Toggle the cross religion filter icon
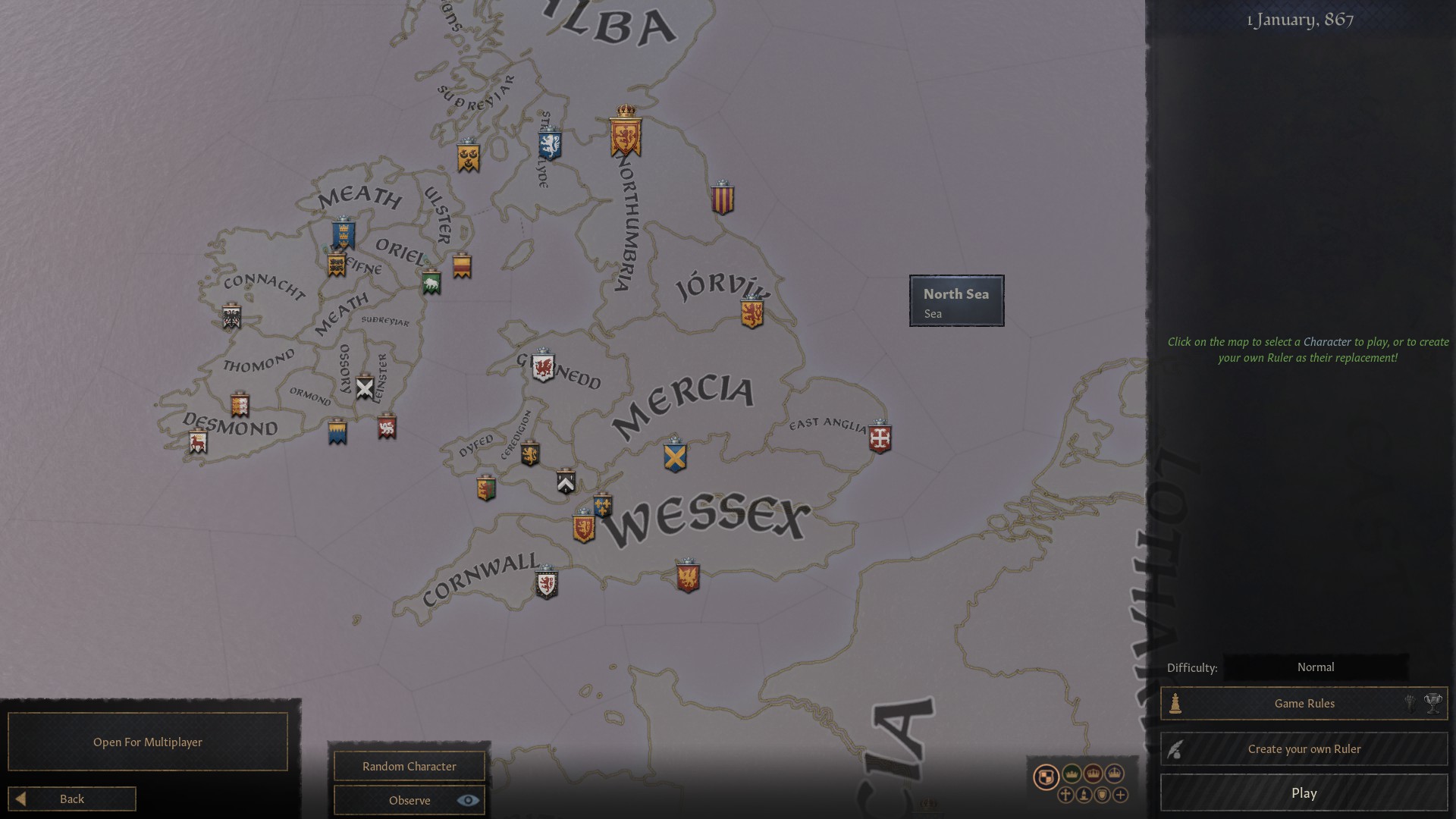Viewport: 1456px width, 819px height. 1065,795
